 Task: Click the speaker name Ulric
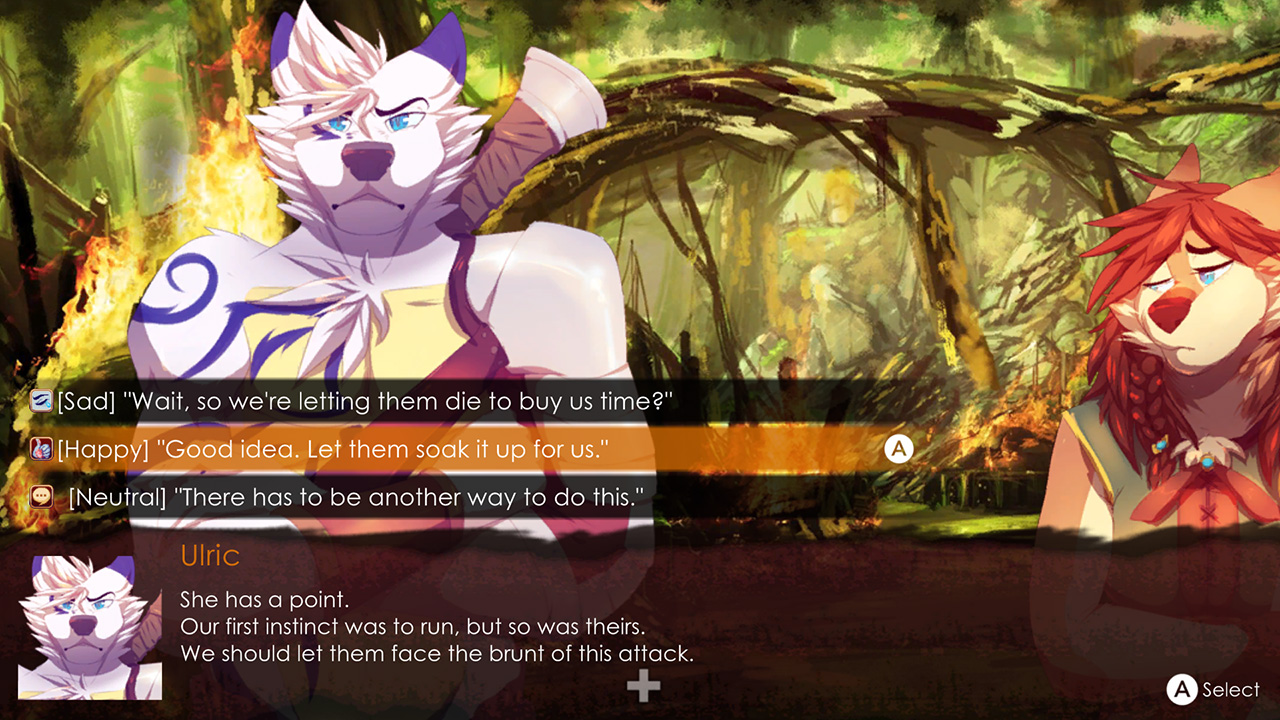208,556
